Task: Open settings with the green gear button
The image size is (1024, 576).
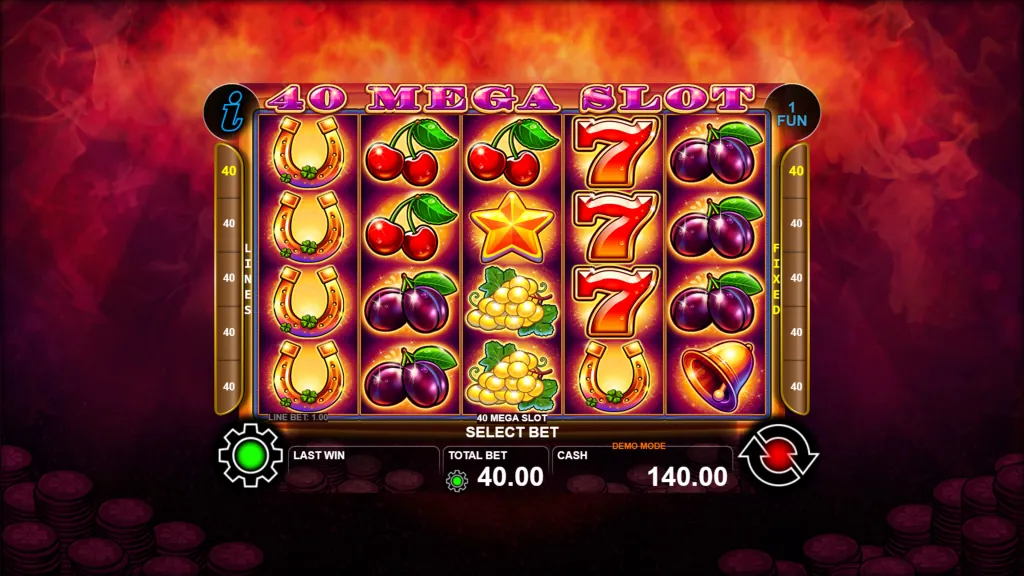Action: point(251,456)
